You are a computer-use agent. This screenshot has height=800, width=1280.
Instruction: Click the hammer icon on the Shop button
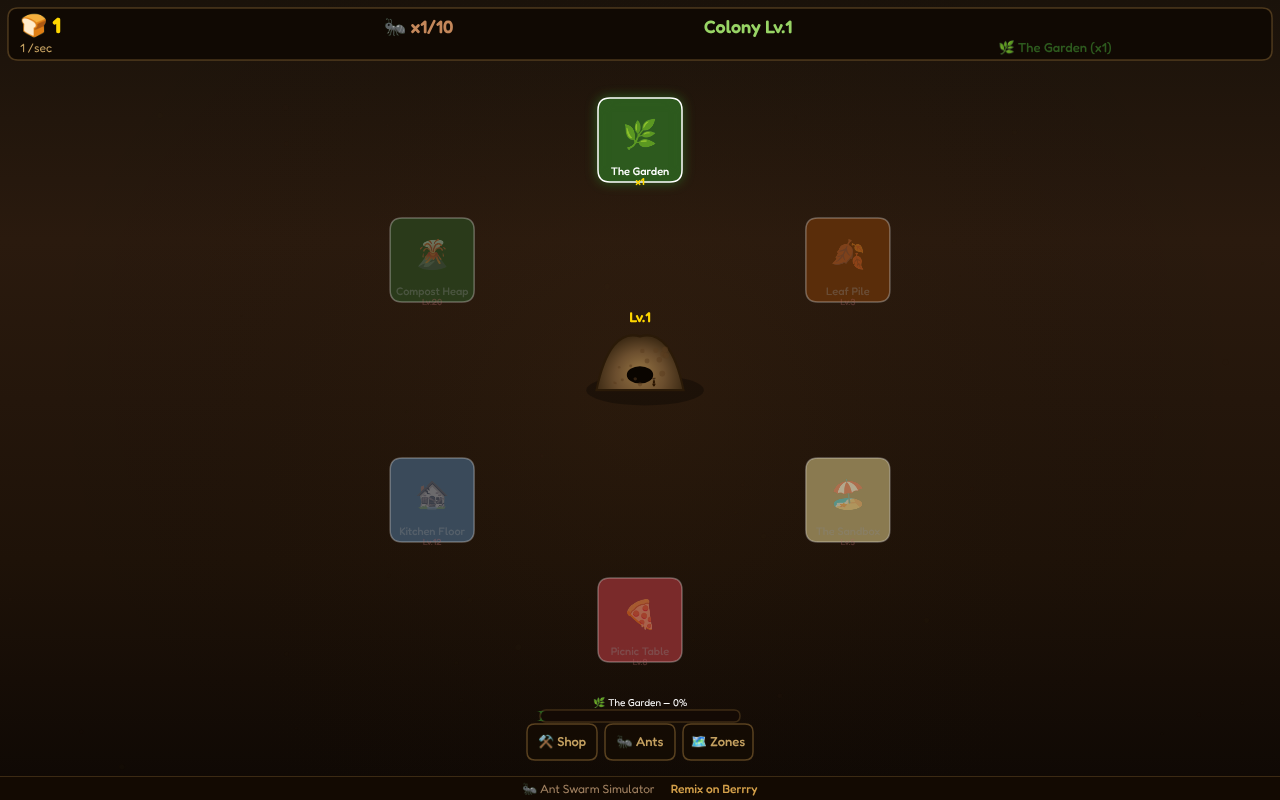[546, 742]
